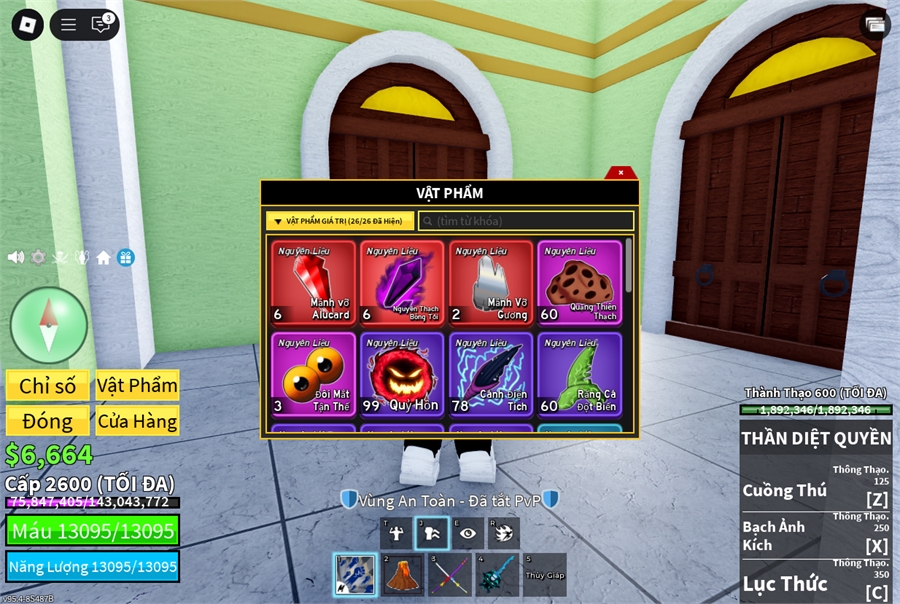900x604 pixels.
Task: Select the Mảnh Vỡ Gương item
Action: coord(490,283)
